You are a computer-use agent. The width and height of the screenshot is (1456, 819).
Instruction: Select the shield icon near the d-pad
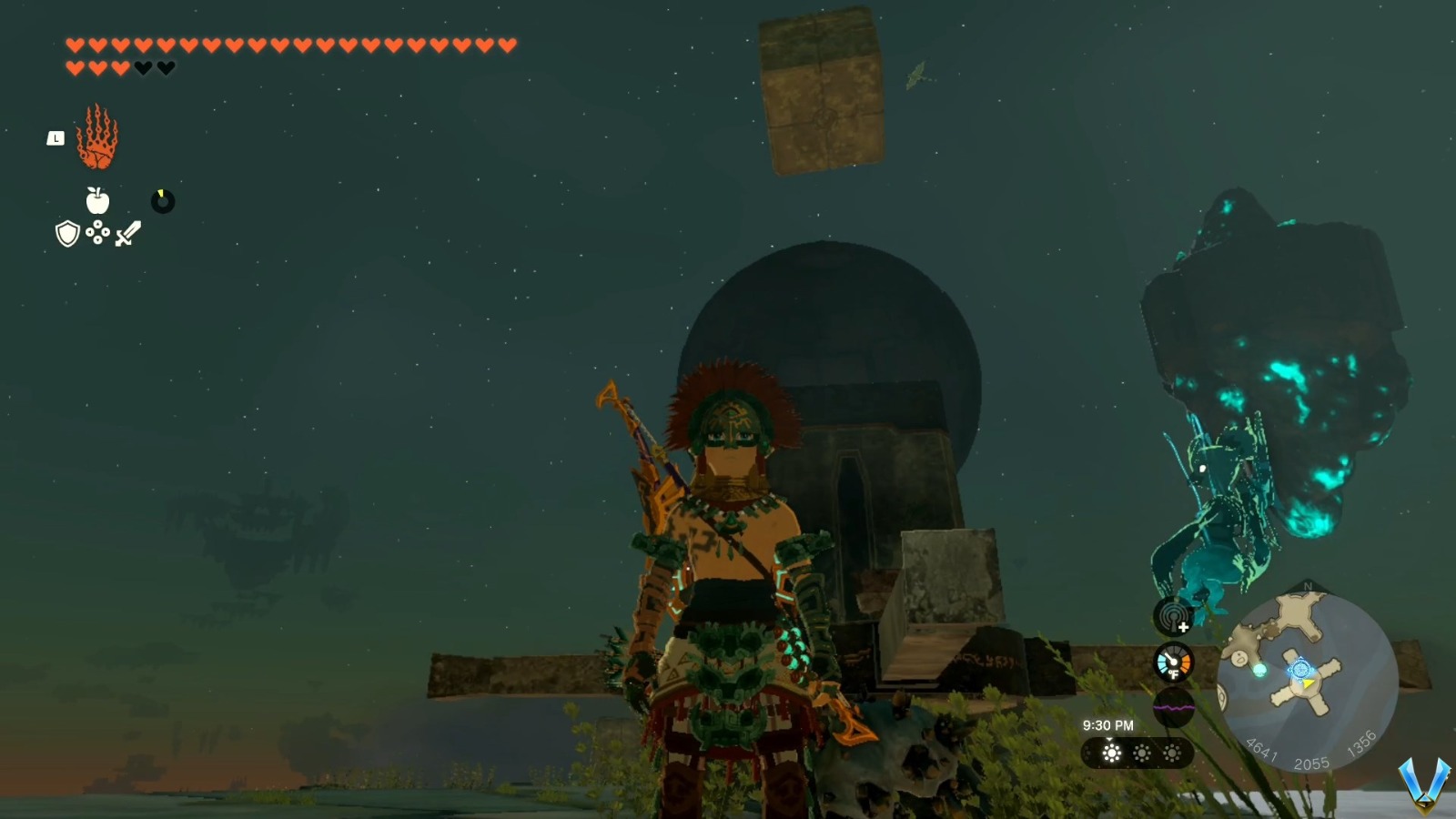[67, 237]
